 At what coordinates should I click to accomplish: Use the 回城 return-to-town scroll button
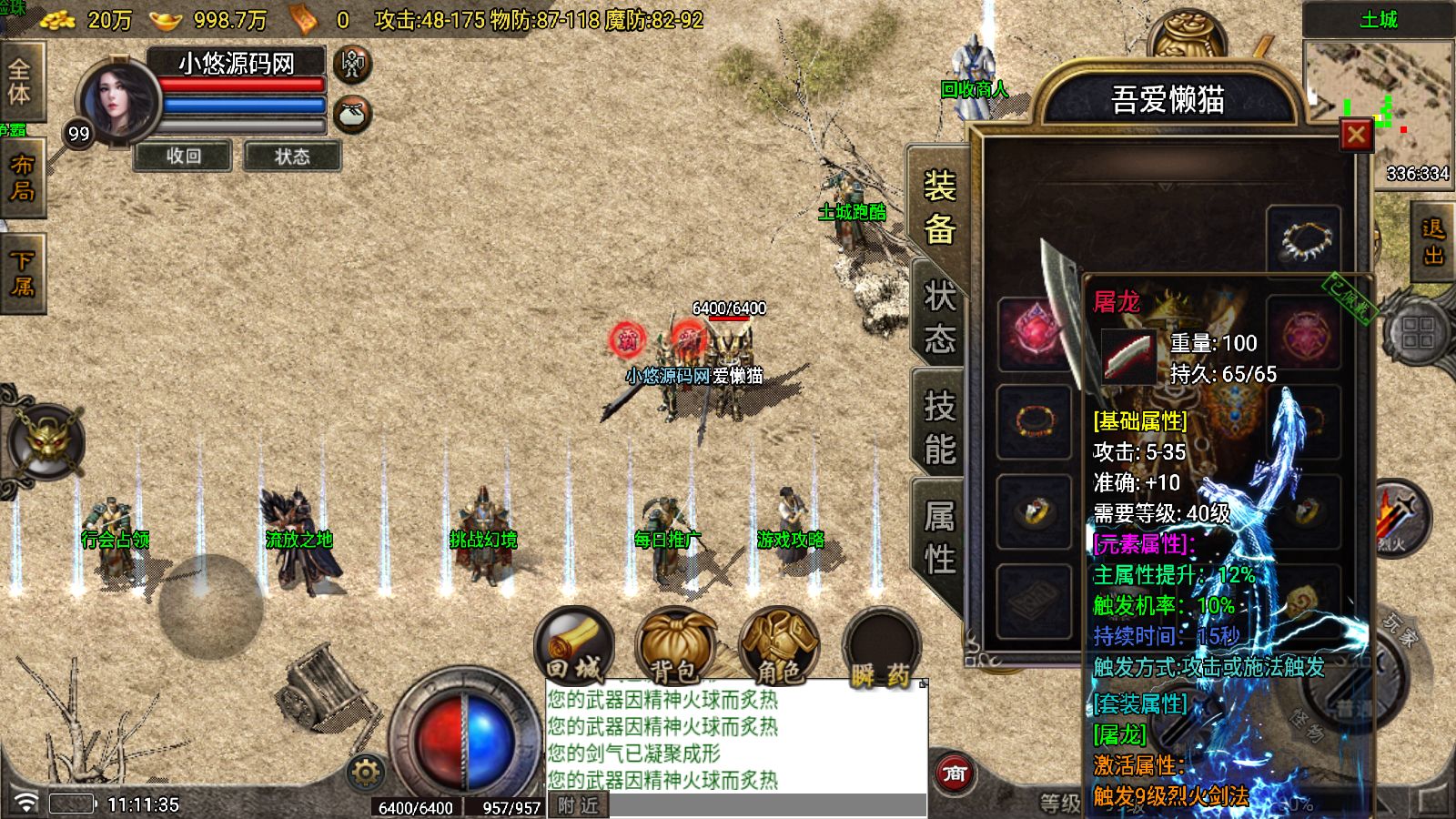[574, 648]
